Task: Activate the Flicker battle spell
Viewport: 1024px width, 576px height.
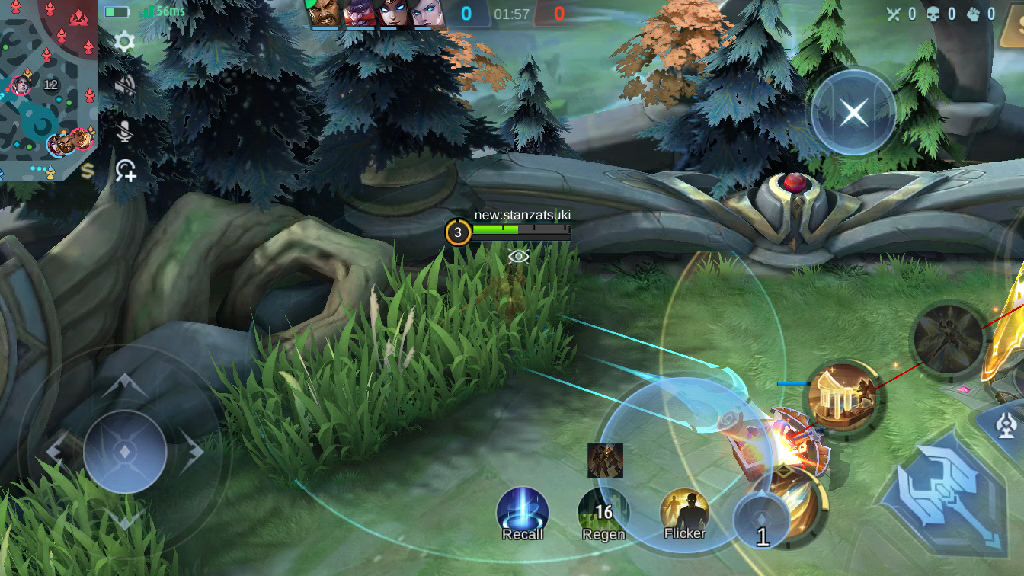Action: click(x=685, y=512)
